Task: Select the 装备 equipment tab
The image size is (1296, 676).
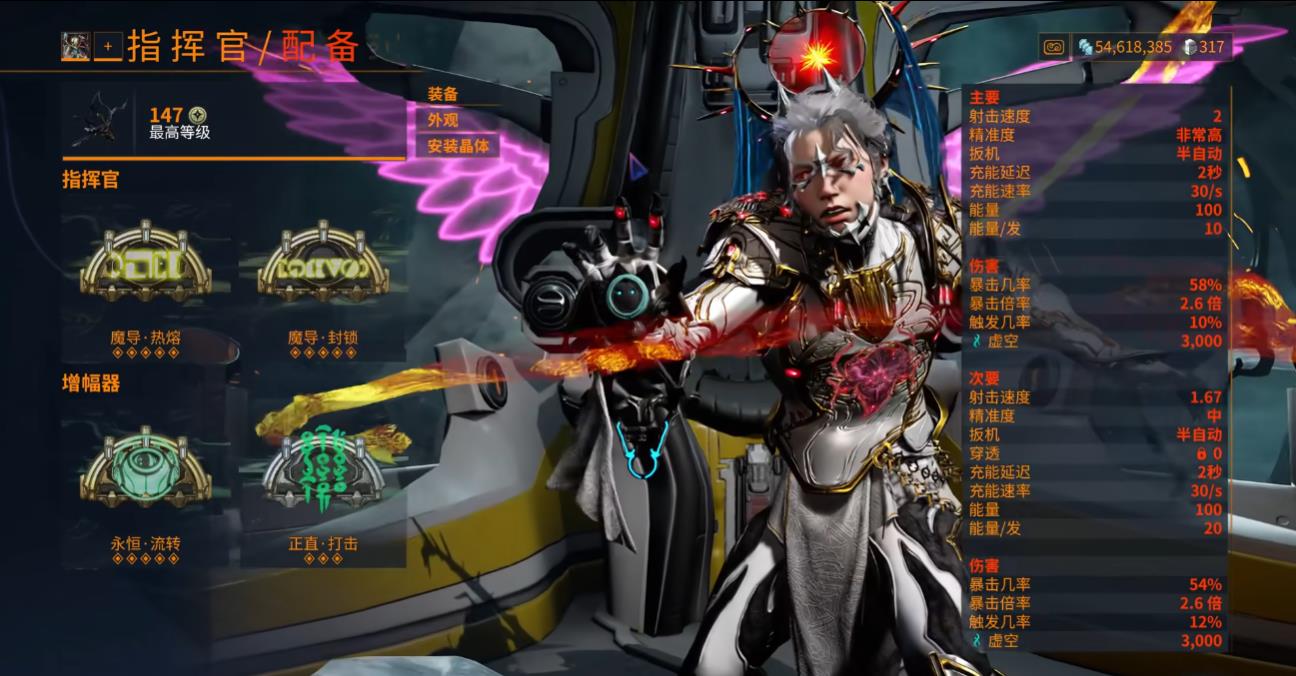Action: pos(444,94)
